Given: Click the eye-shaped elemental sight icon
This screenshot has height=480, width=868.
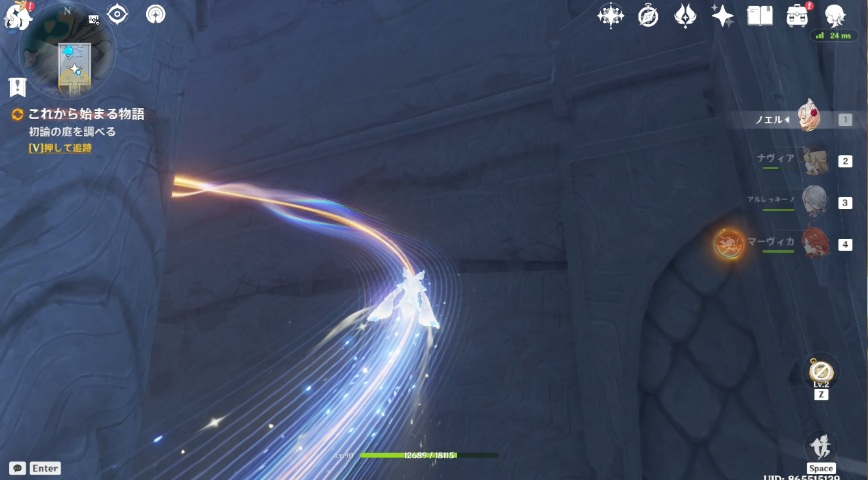Looking at the screenshot, I should (x=117, y=14).
